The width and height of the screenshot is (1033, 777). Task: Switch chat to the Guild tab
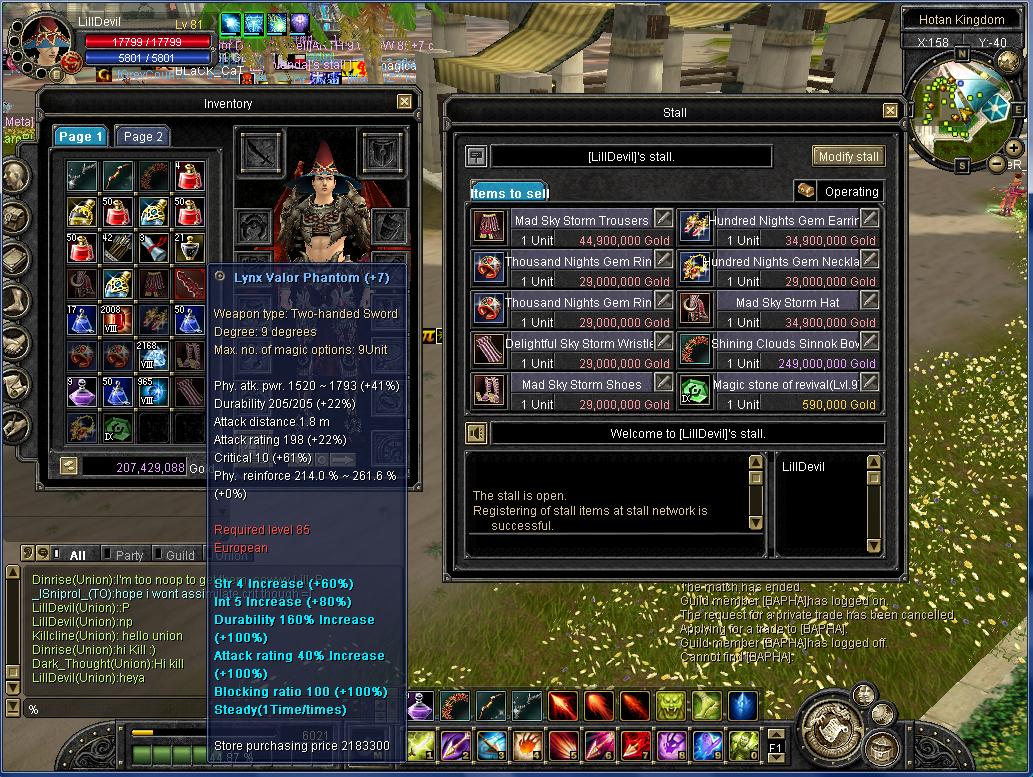(x=180, y=555)
